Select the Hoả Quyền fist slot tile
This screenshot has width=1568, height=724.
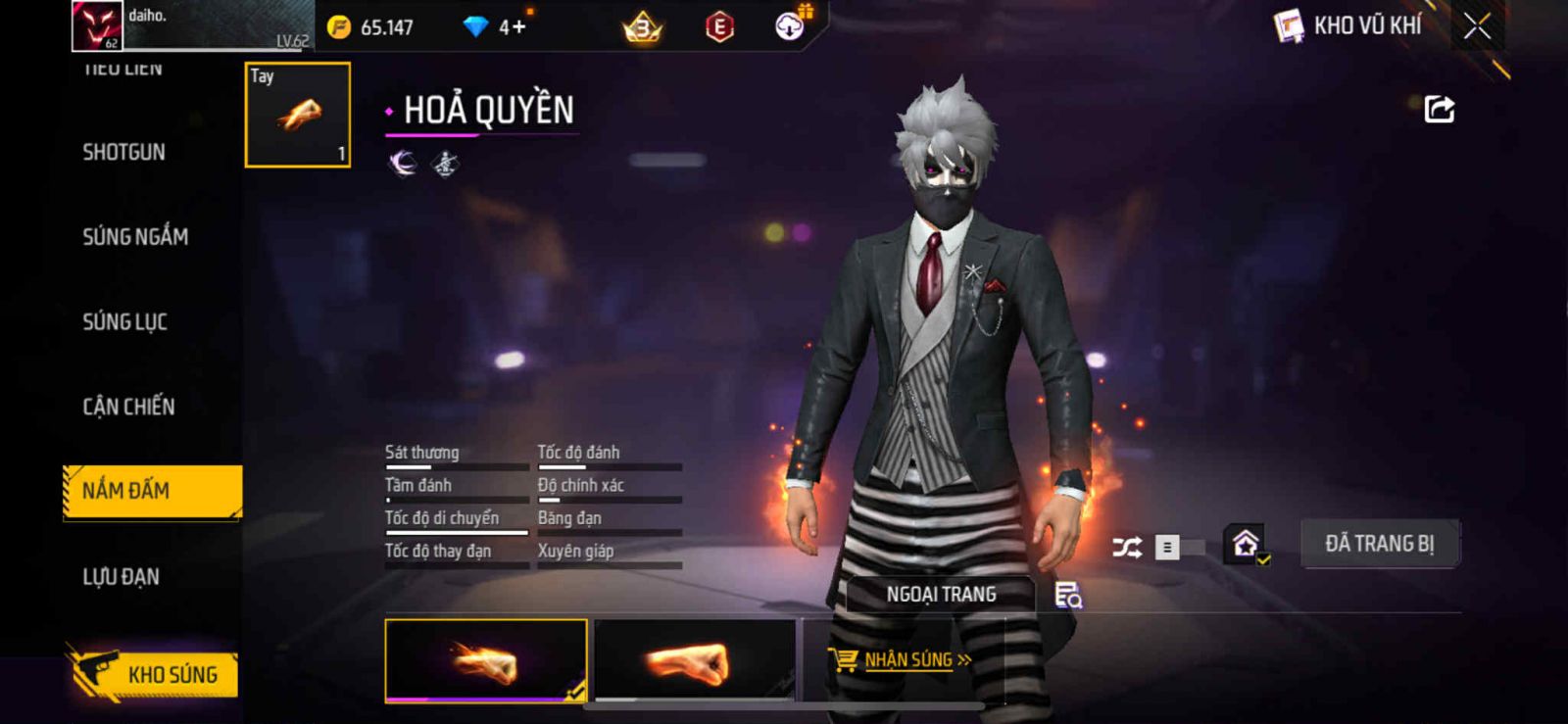(x=298, y=115)
